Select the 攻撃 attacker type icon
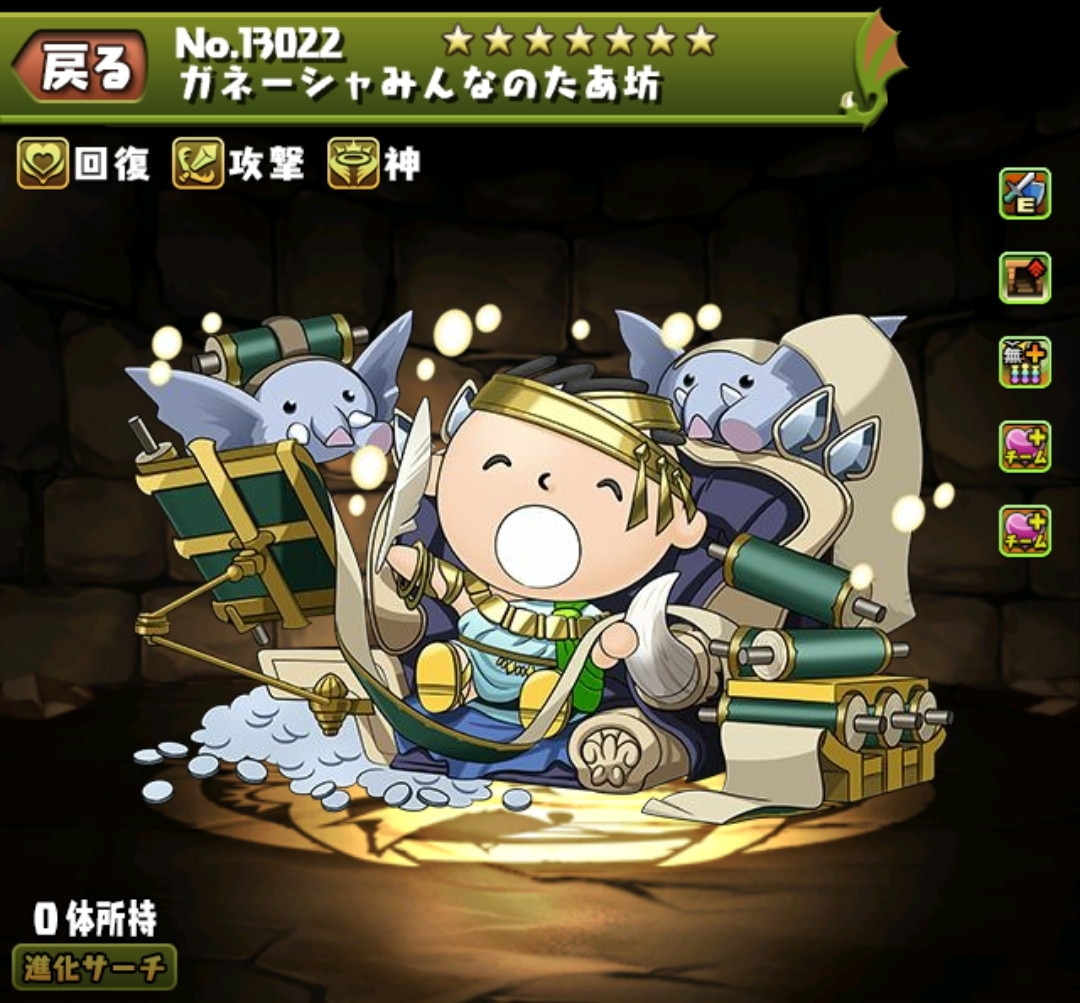 [198, 163]
